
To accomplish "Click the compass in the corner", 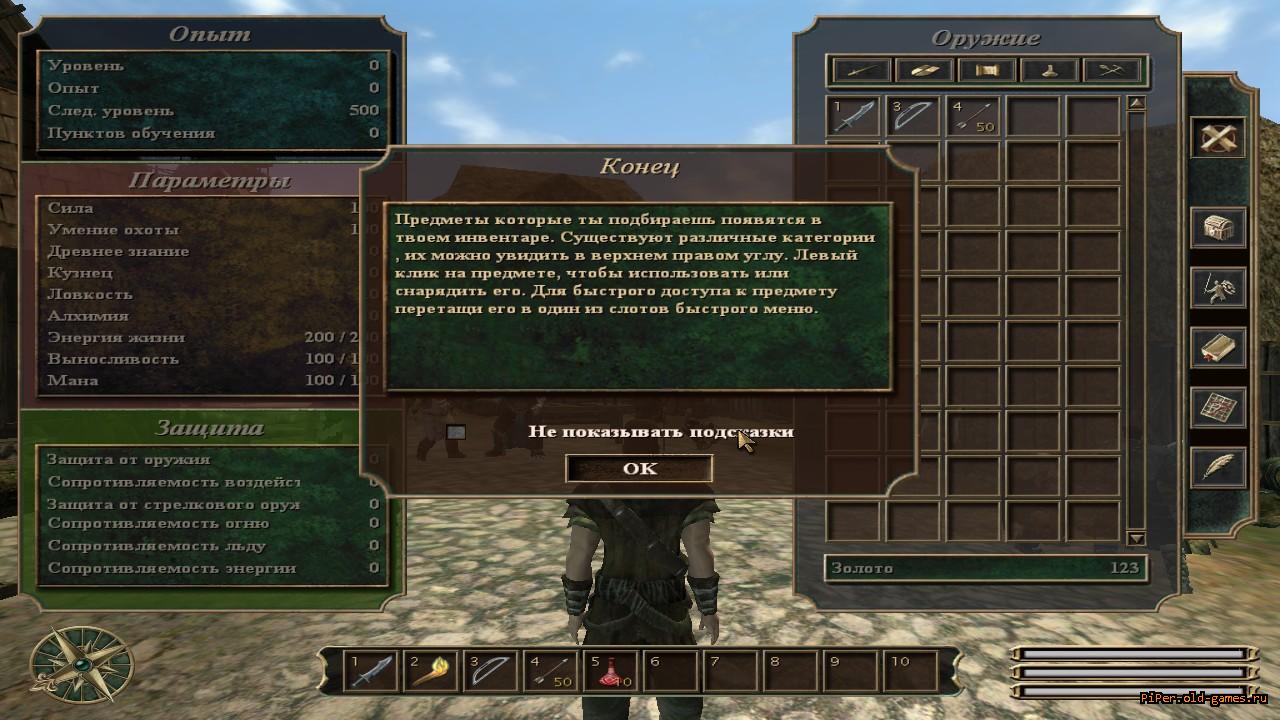I will (81, 663).
